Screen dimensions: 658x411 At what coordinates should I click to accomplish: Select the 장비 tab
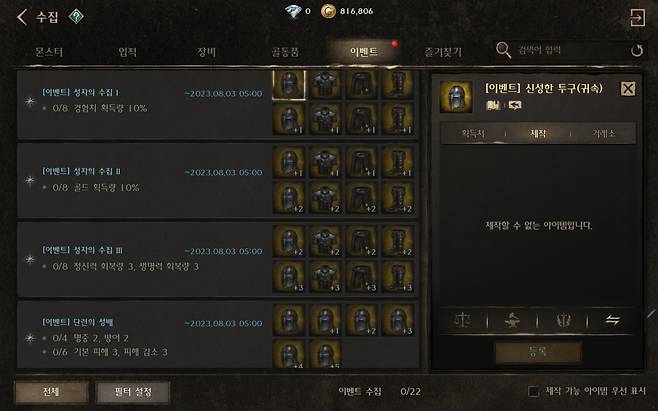click(x=208, y=50)
